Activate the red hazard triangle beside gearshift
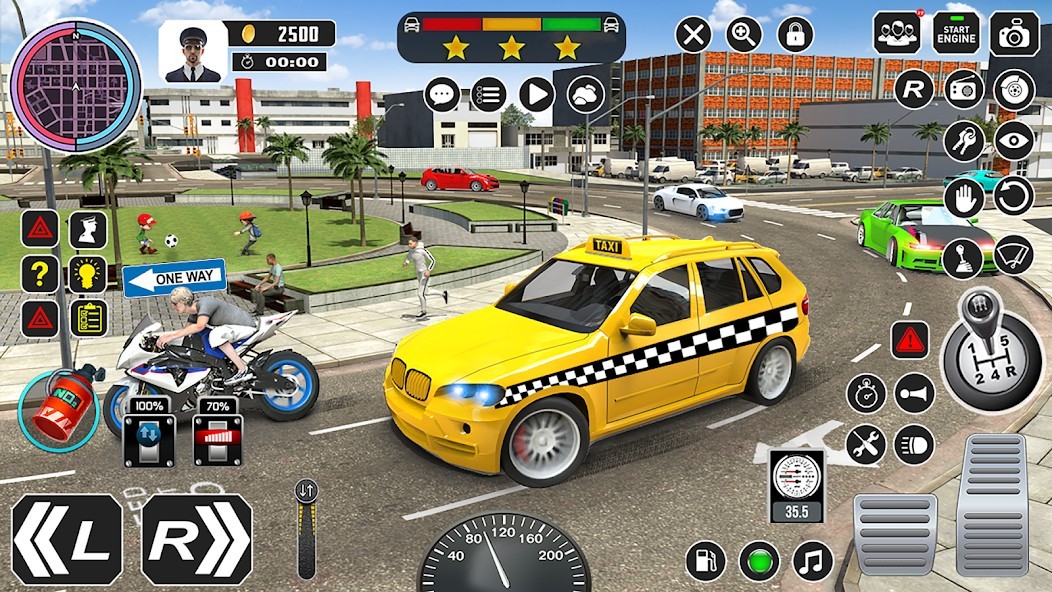The image size is (1052, 592). 909,340
